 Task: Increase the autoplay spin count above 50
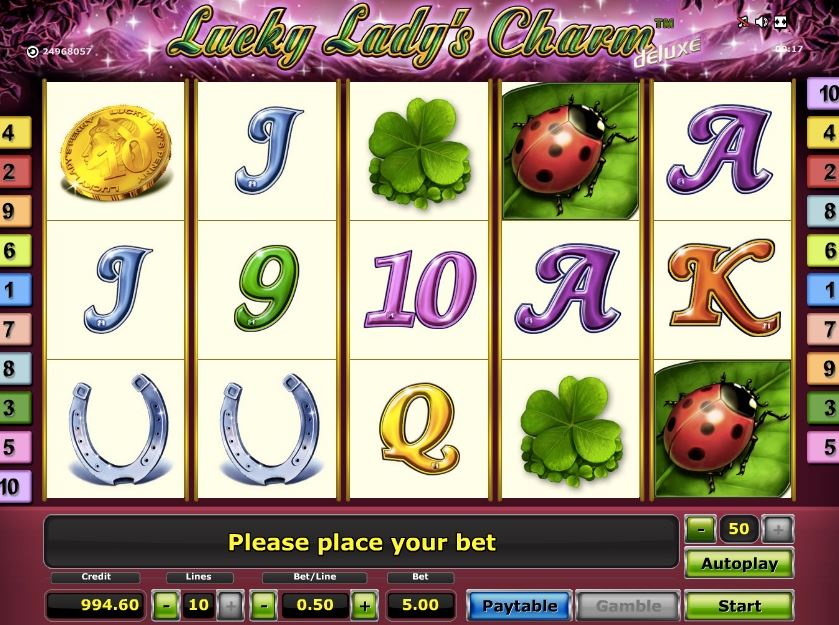point(777,529)
